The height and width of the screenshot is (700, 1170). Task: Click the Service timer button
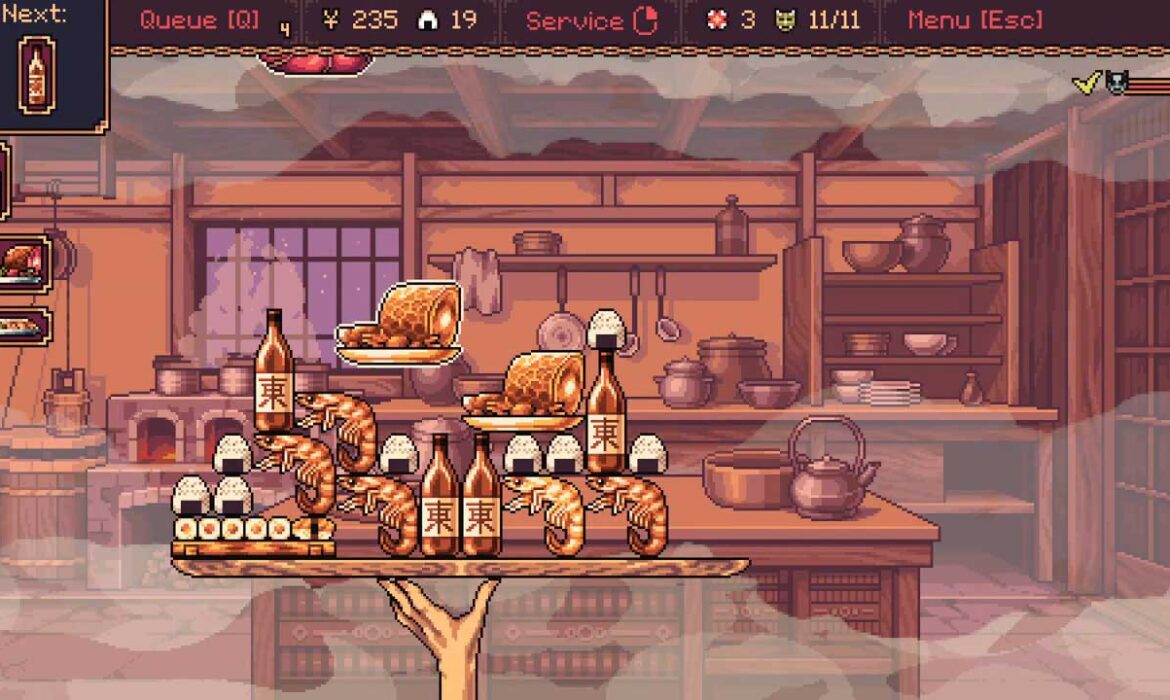591,20
